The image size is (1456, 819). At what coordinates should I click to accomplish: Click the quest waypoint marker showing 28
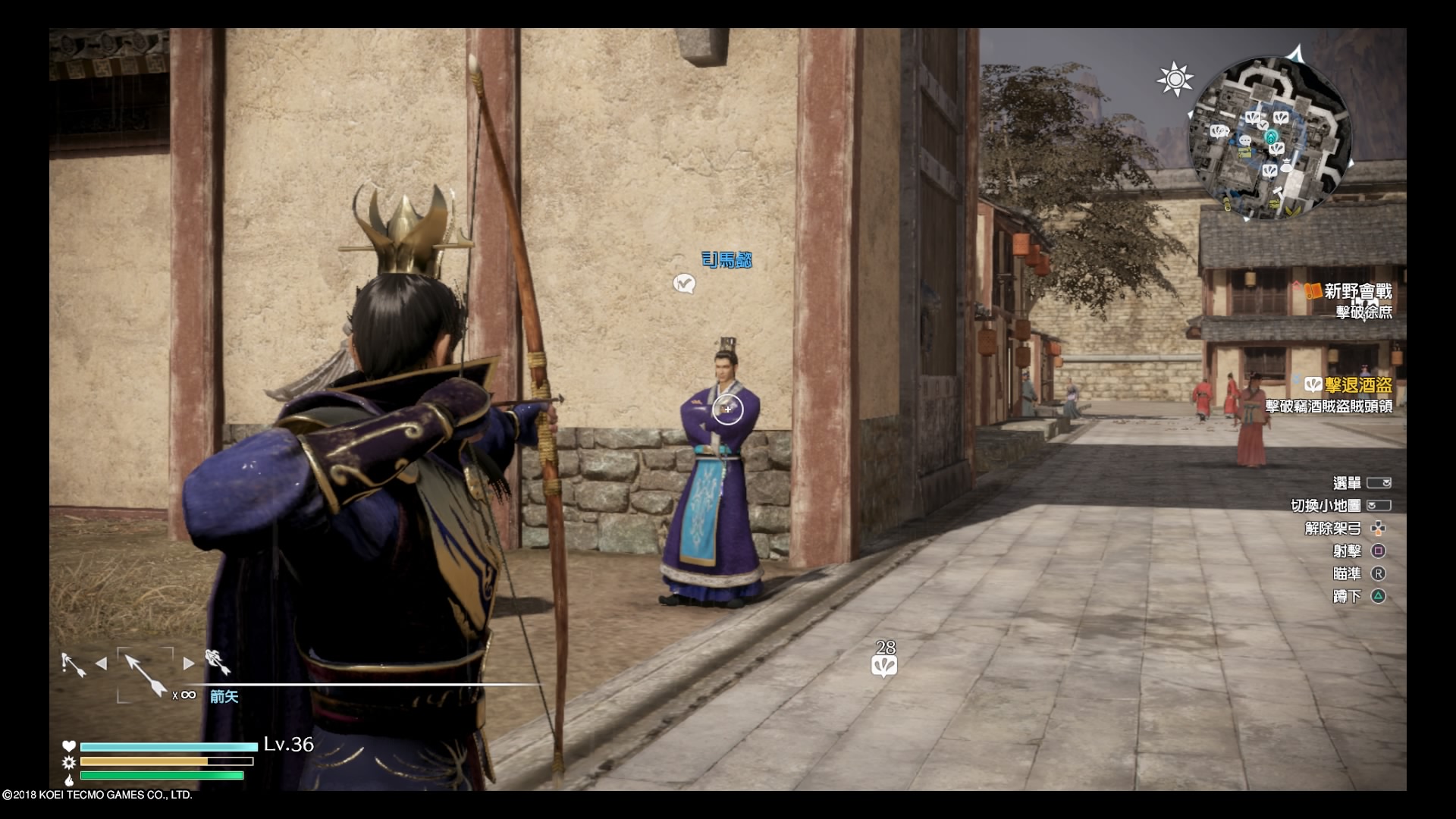pyautogui.click(x=884, y=666)
